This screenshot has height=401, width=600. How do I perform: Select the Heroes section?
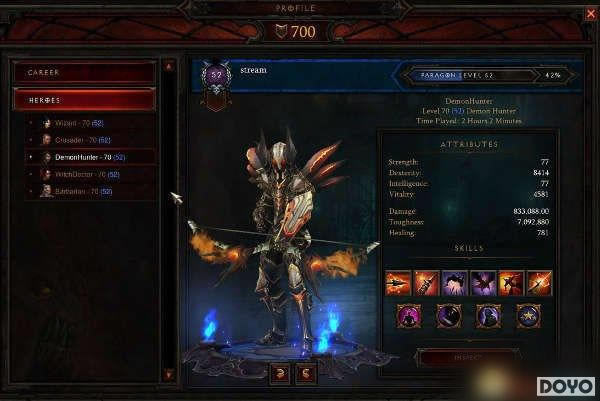[84, 100]
